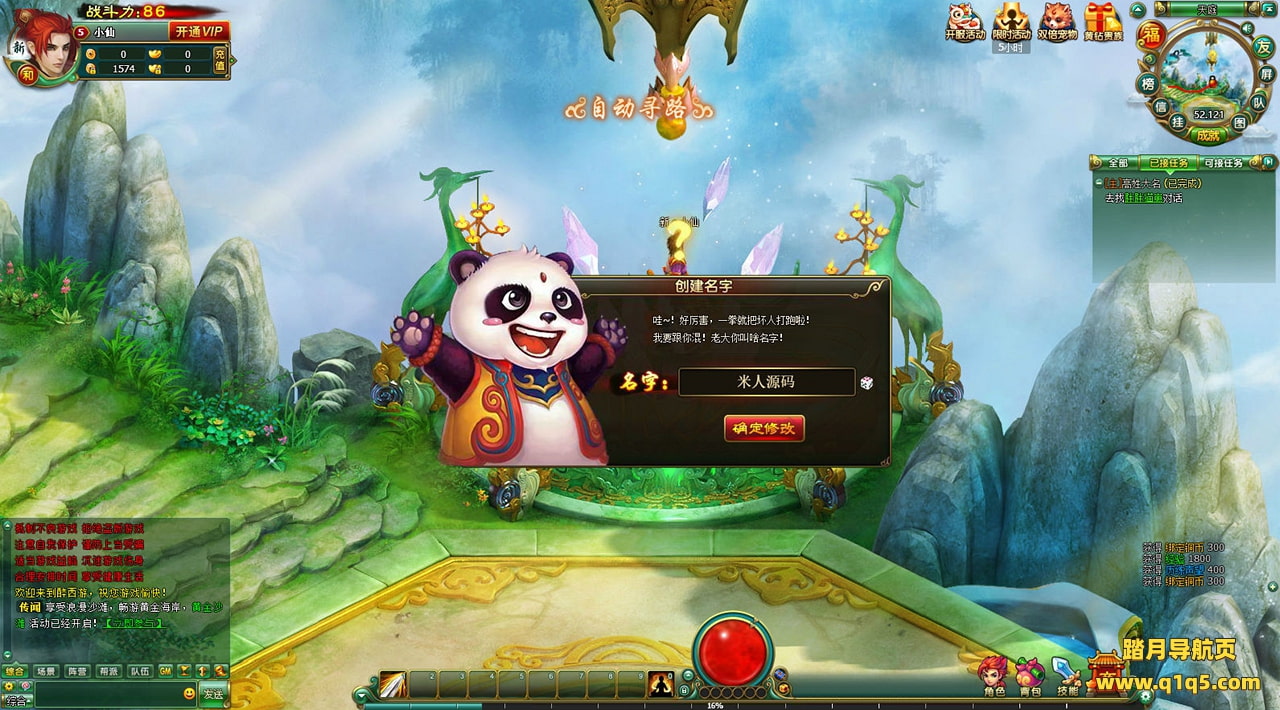Viewport: 1280px width, 710px height.
Task: Open the 技能 skills icon
Action: point(1067,677)
